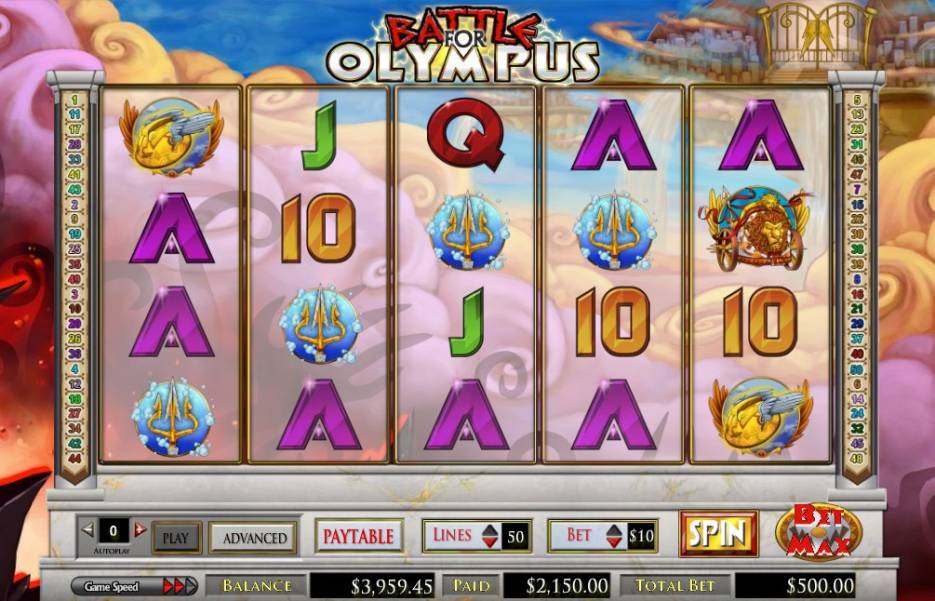This screenshot has width=935, height=601.
Task: Open the Paytable
Action: (x=359, y=536)
